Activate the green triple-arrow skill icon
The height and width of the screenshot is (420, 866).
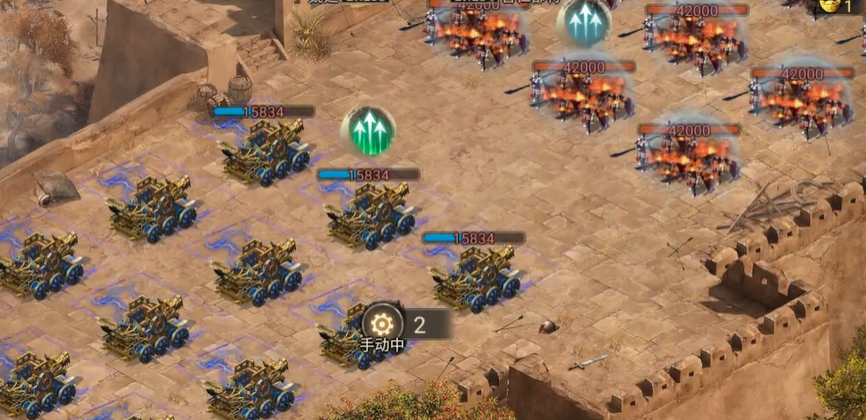click(368, 131)
